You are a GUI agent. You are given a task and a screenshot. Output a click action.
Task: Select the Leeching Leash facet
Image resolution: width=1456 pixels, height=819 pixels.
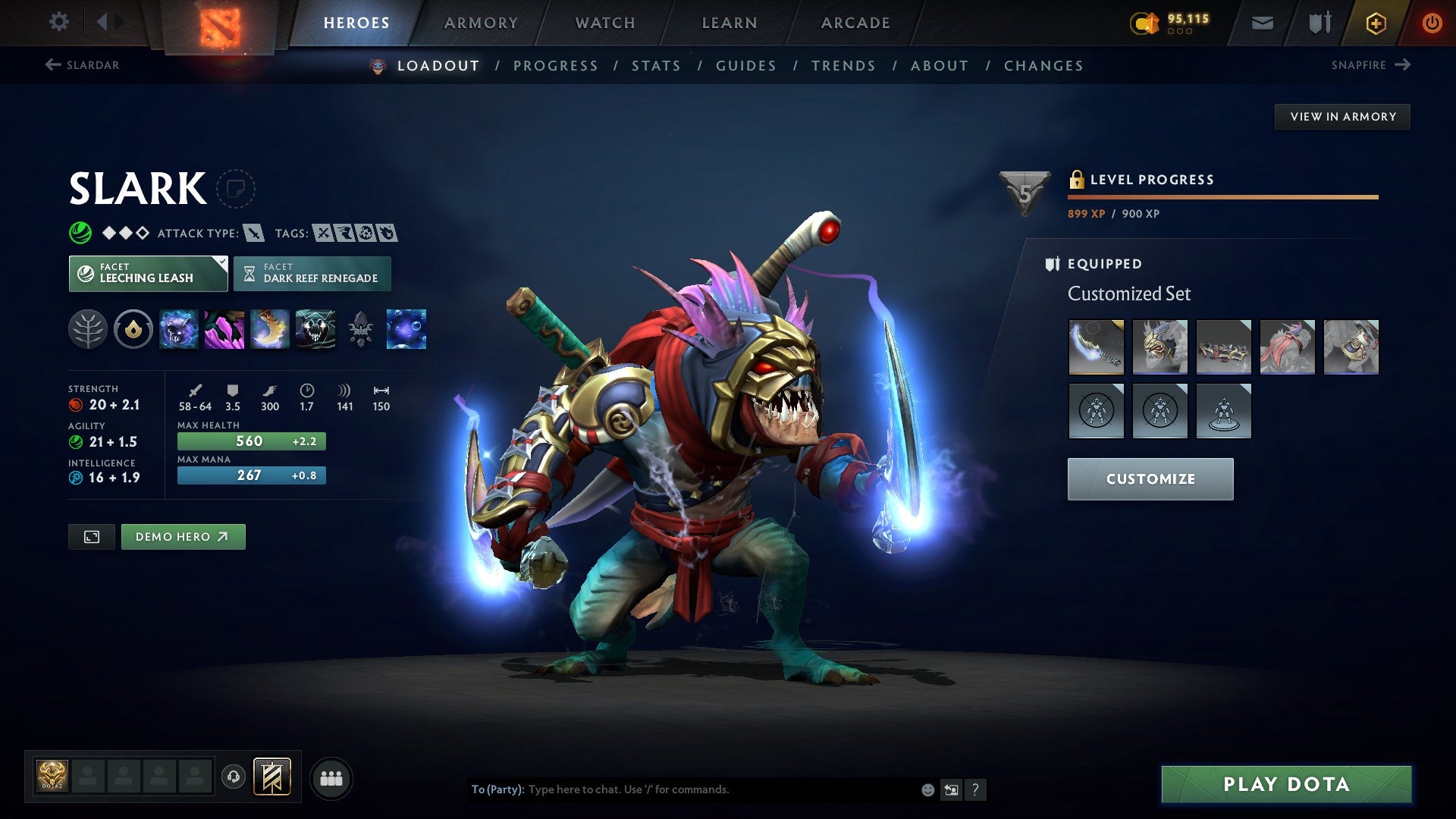pyautogui.click(x=148, y=273)
